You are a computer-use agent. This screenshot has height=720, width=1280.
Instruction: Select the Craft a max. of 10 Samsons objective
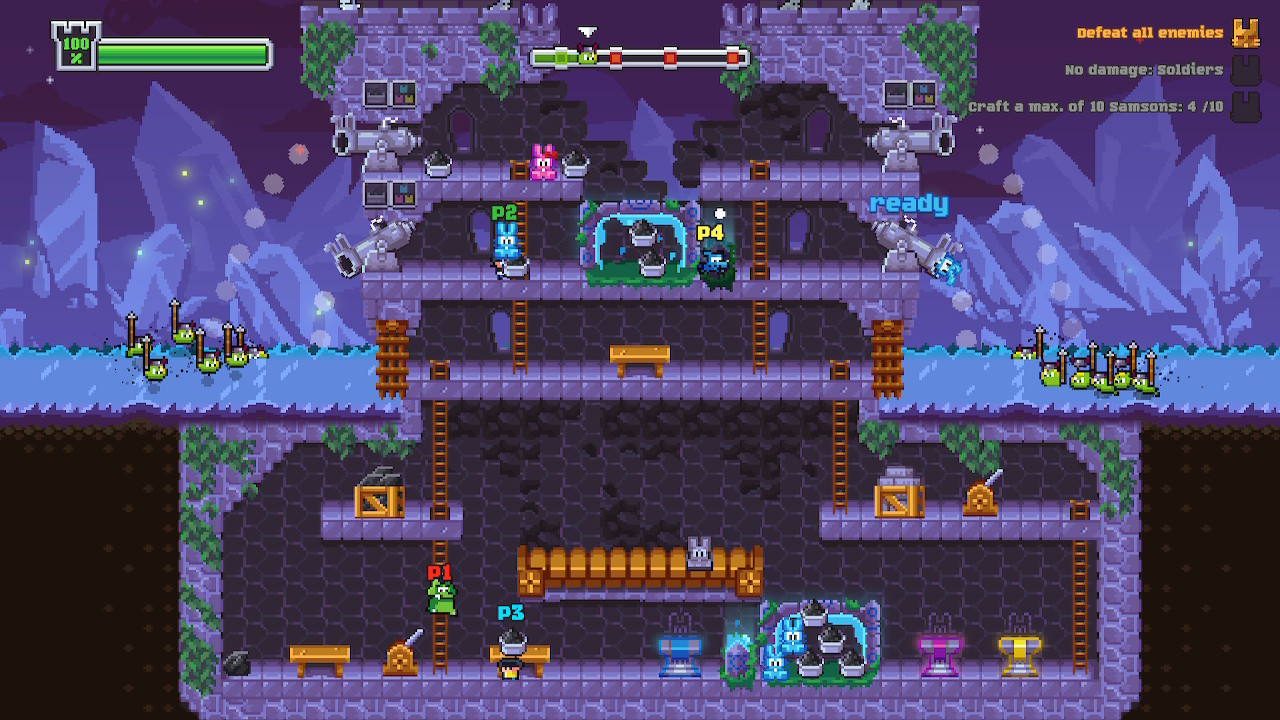click(1100, 103)
